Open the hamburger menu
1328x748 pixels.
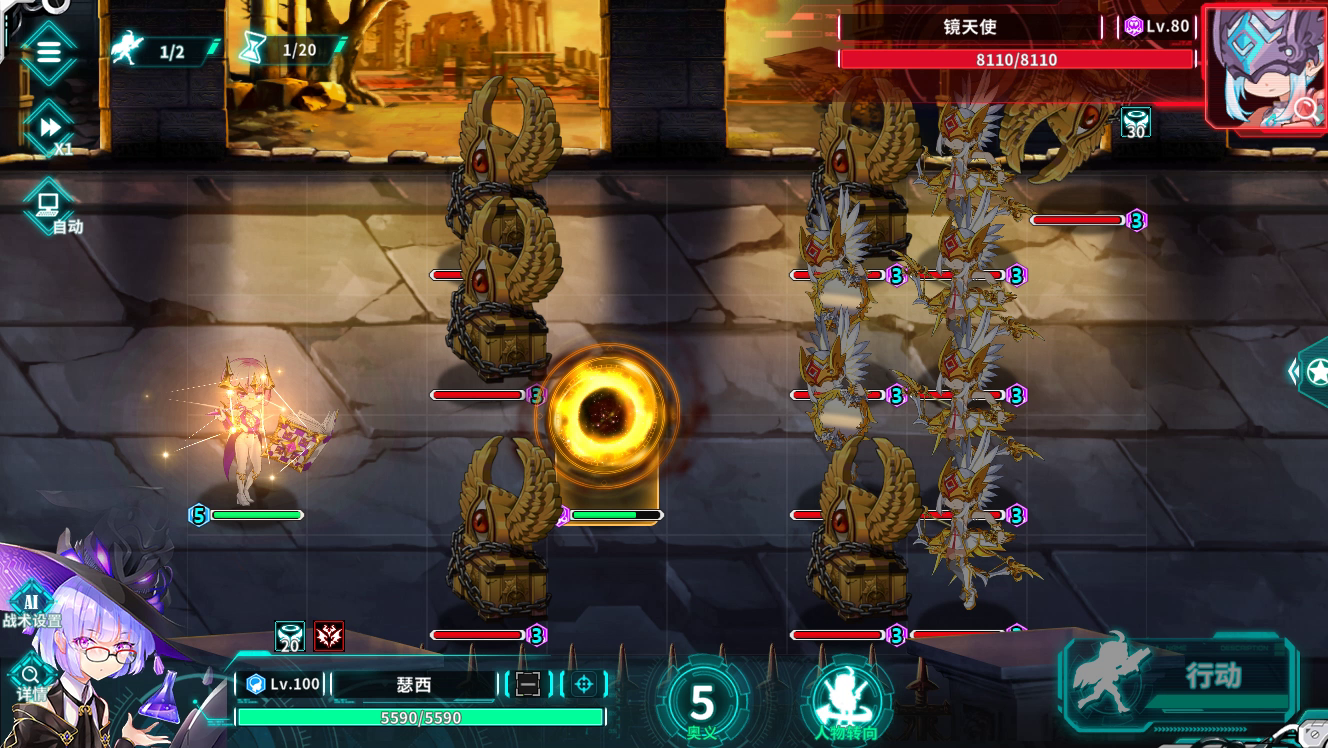click(48, 51)
